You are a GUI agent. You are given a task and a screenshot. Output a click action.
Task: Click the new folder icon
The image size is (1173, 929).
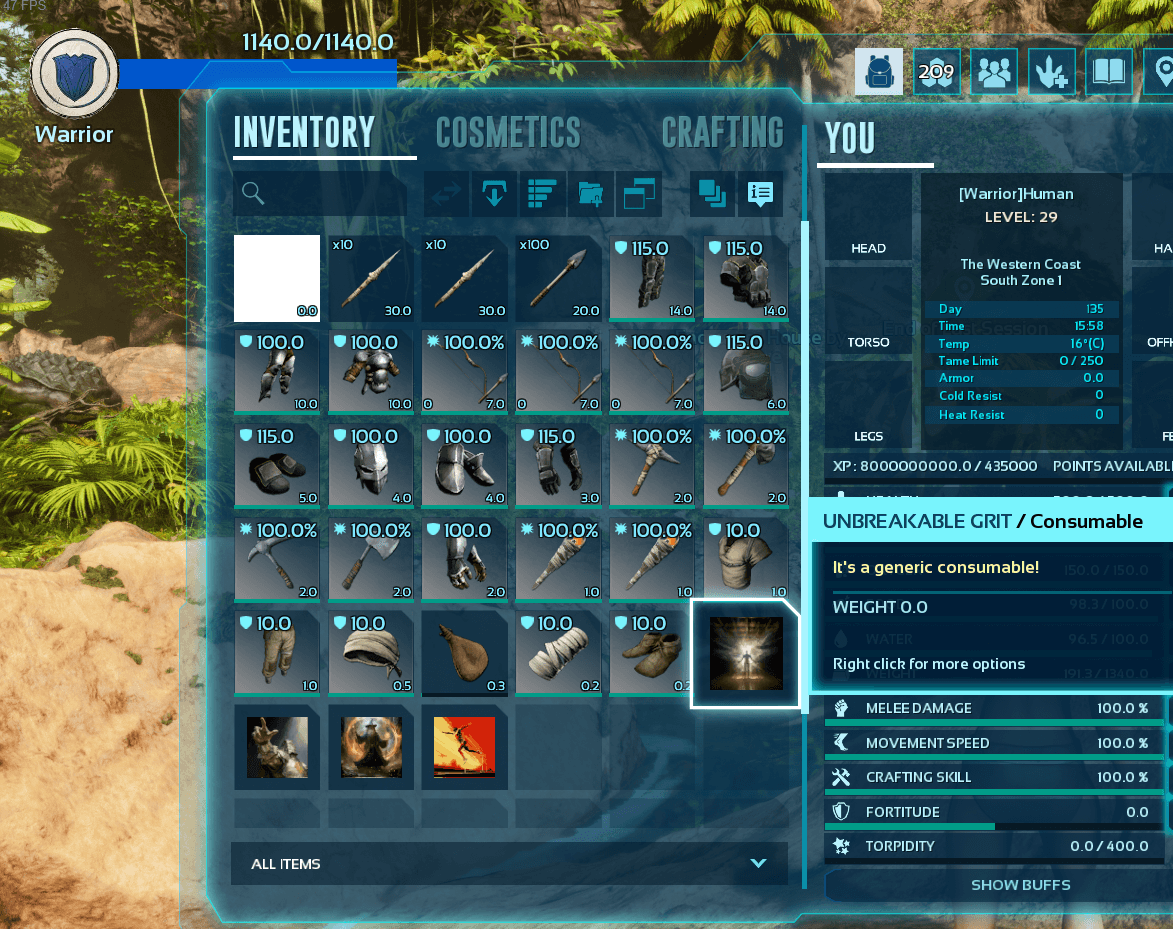click(x=590, y=194)
